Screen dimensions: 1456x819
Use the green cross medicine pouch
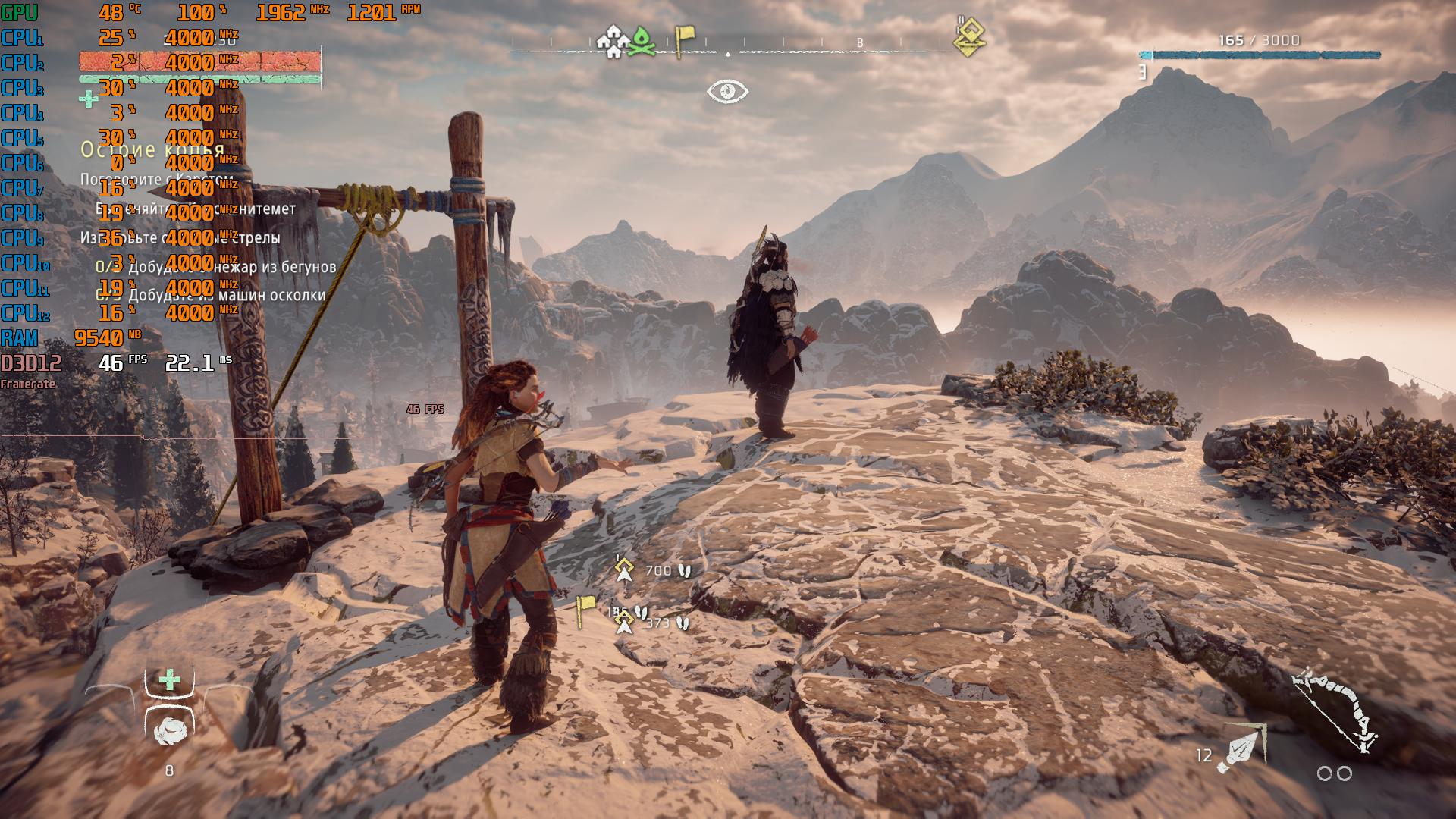[170, 679]
